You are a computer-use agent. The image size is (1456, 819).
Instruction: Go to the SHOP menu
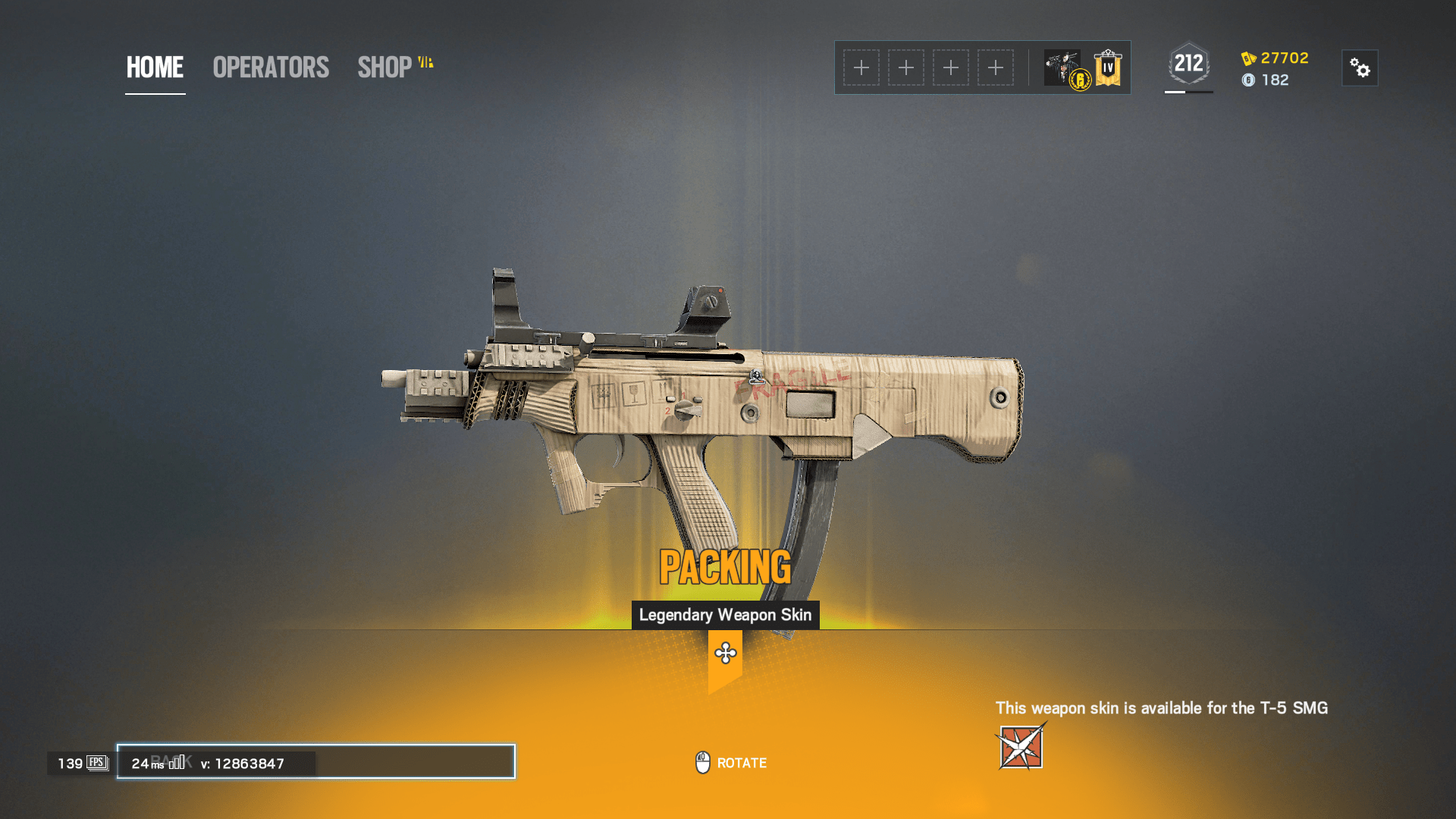pos(387,67)
